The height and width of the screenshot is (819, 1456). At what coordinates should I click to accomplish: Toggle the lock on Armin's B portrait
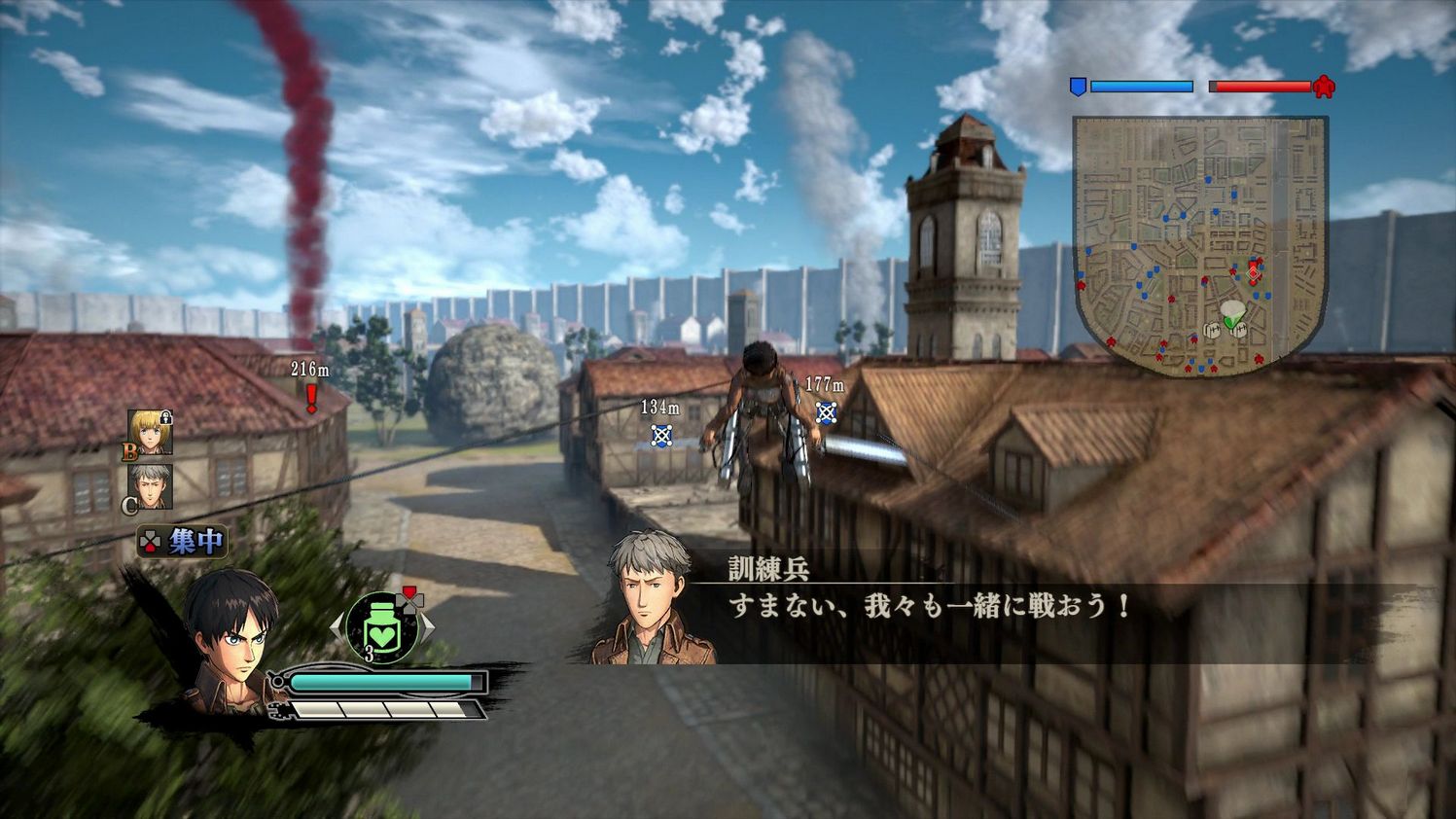pos(165,417)
